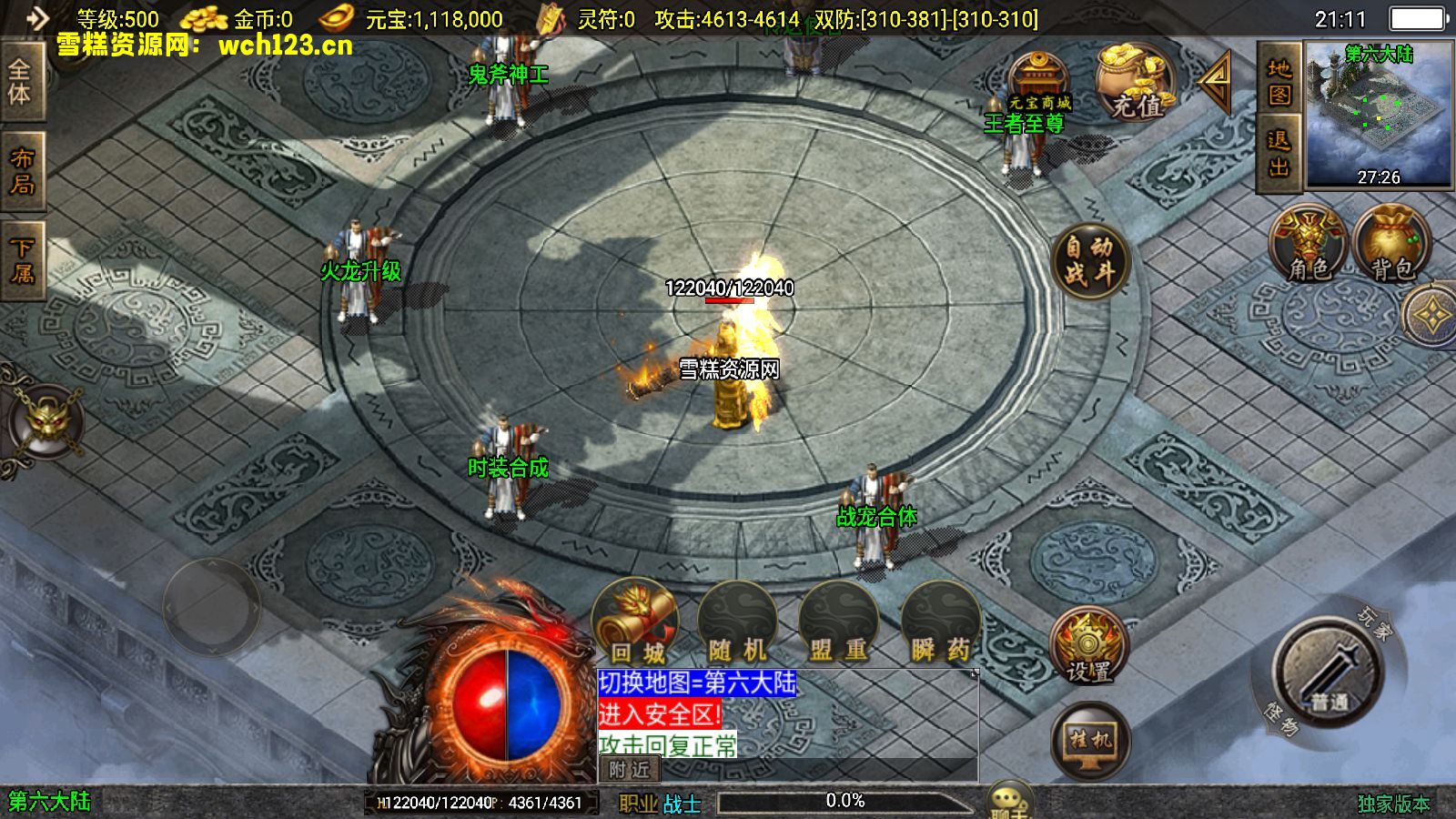1456x819 pixels.
Task: Collapse the top icon row arrow
Action: pyautogui.click(x=1216, y=82)
